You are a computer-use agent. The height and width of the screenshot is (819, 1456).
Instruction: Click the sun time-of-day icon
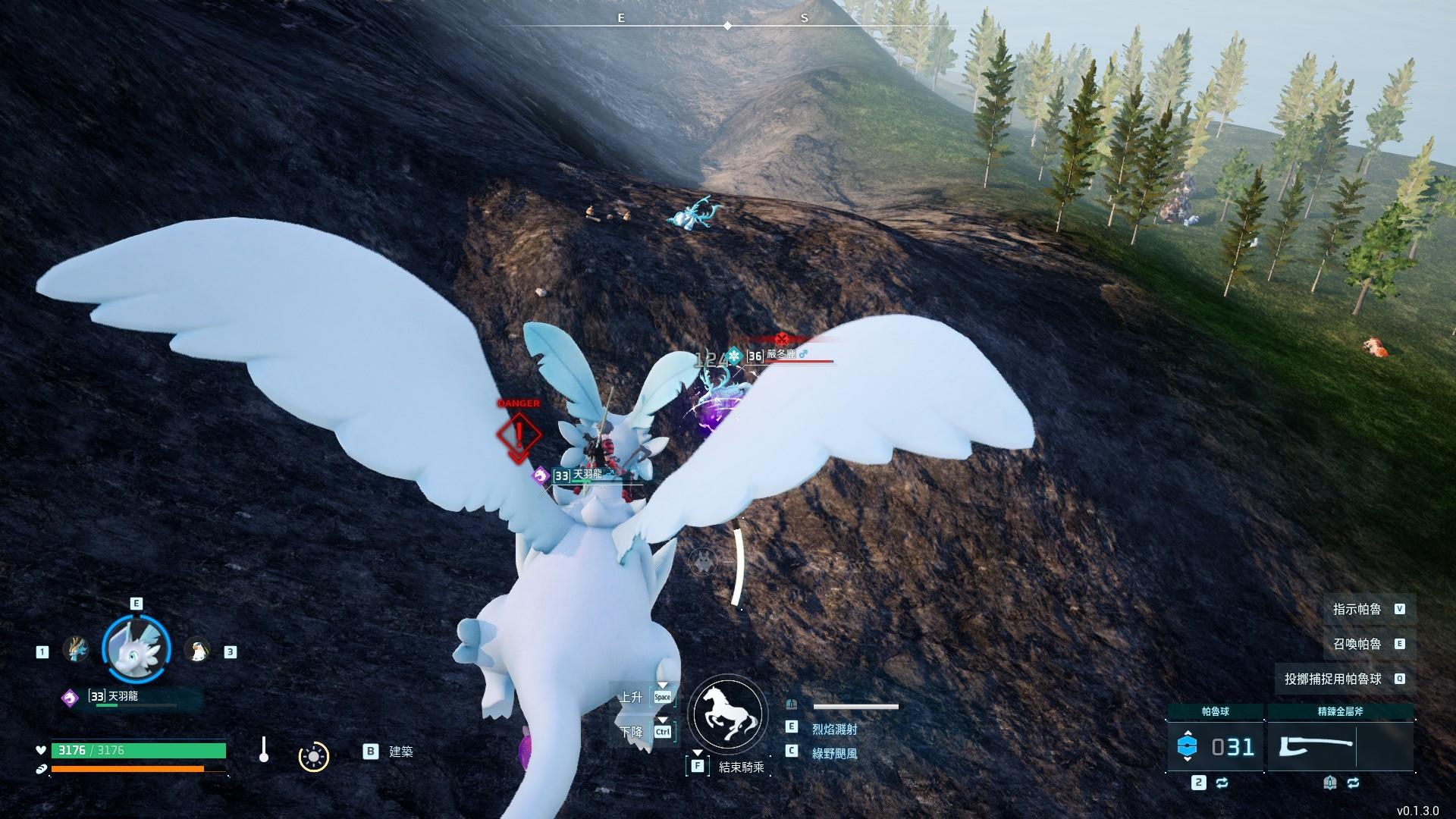(x=313, y=756)
